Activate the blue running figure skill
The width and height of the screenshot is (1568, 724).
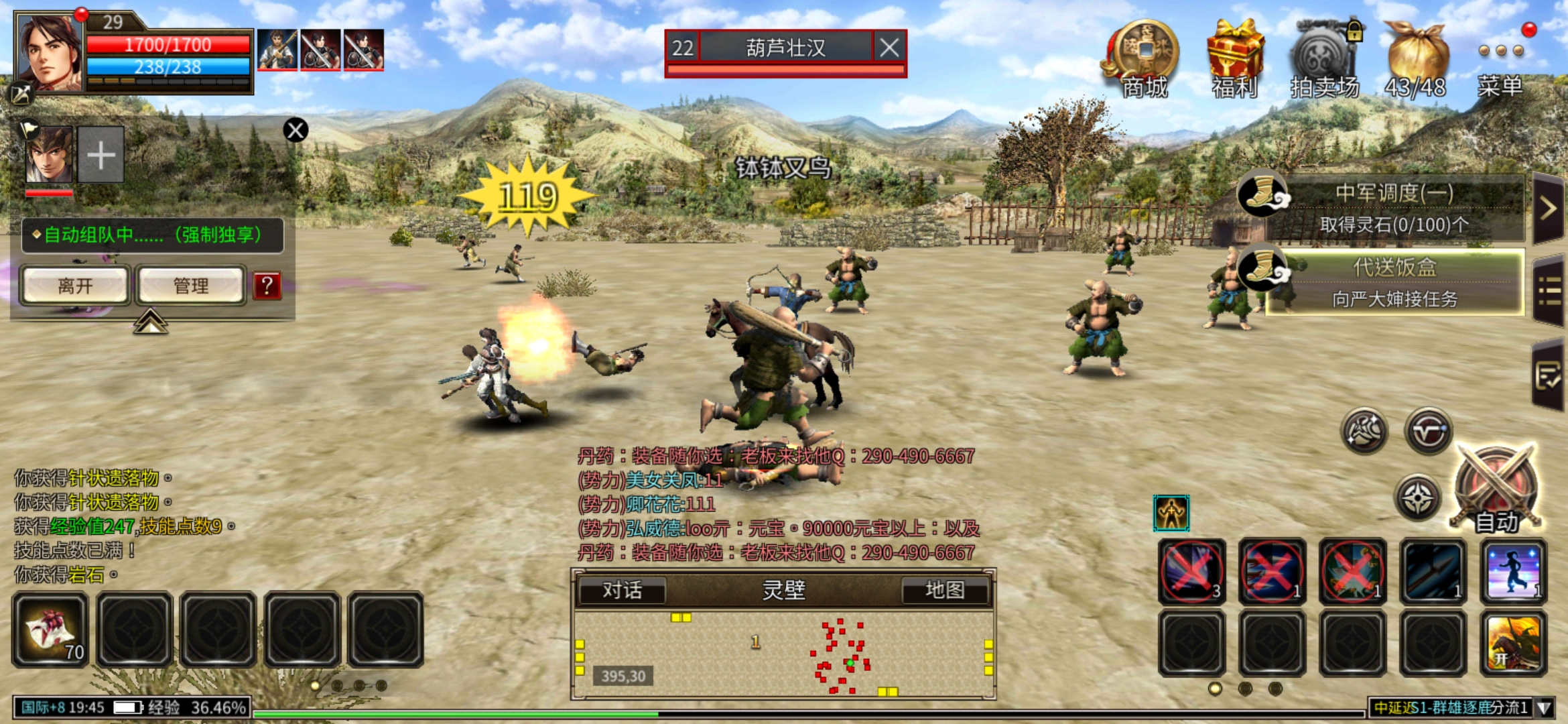tap(1513, 571)
